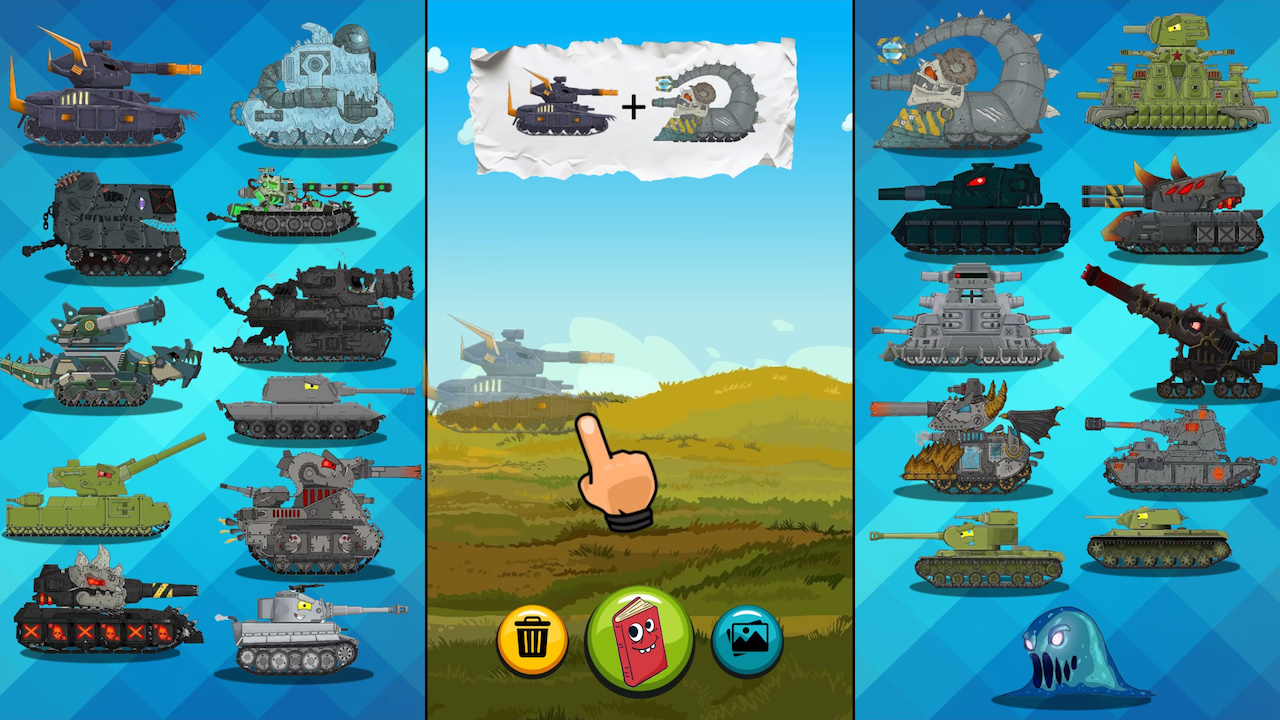1280x720 pixels.
Task: Open the gallery screenshot button
Action: click(x=746, y=640)
